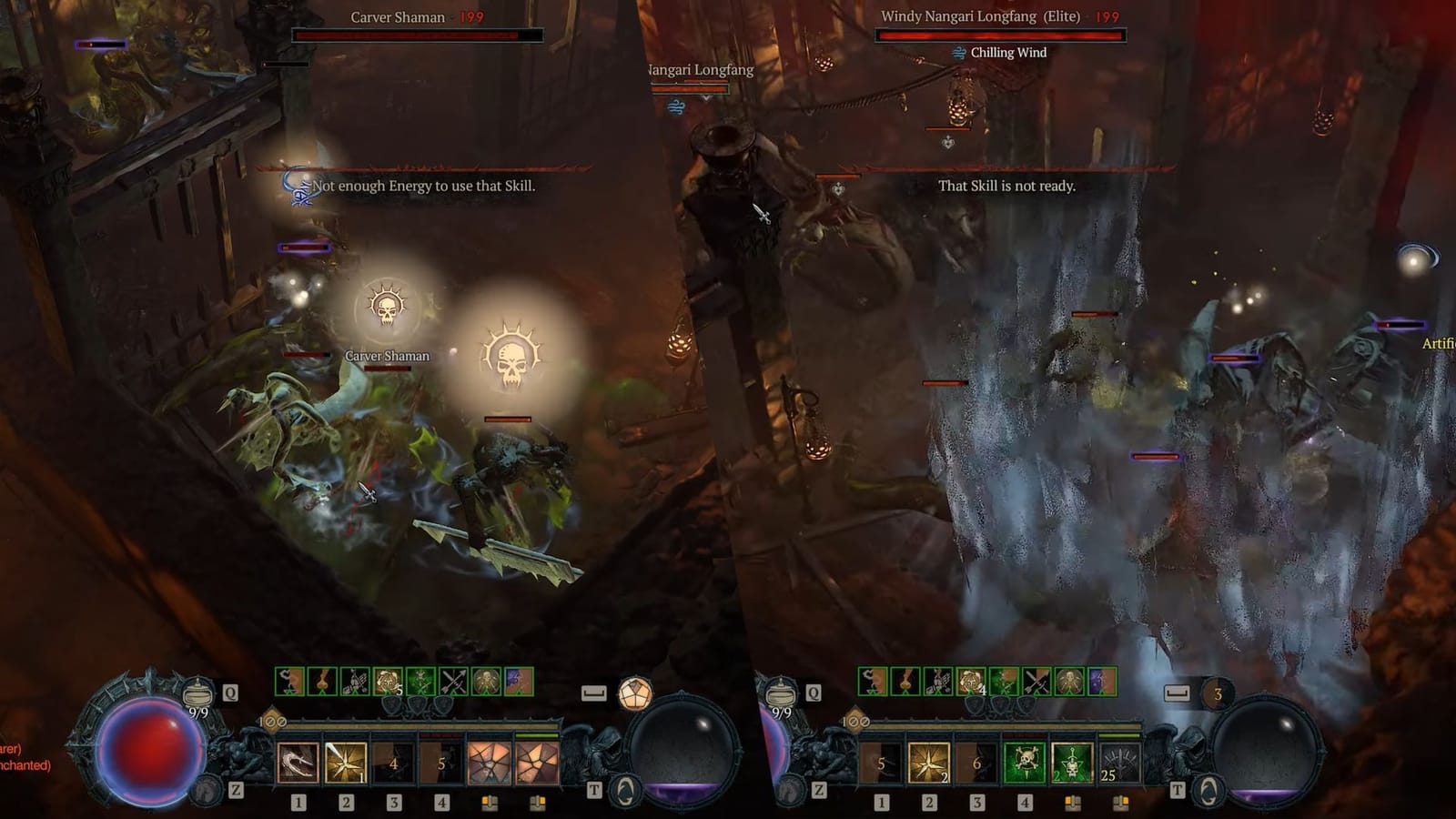Open the left player's emote wheel icon

[x=624, y=789]
